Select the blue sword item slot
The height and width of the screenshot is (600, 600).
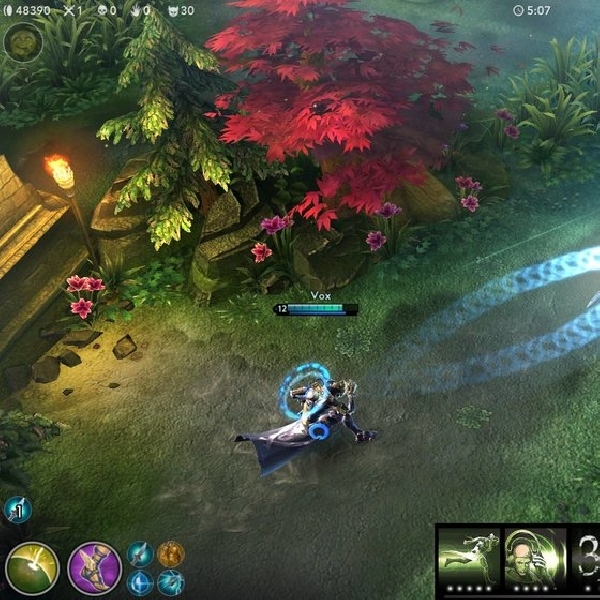coord(141,554)
